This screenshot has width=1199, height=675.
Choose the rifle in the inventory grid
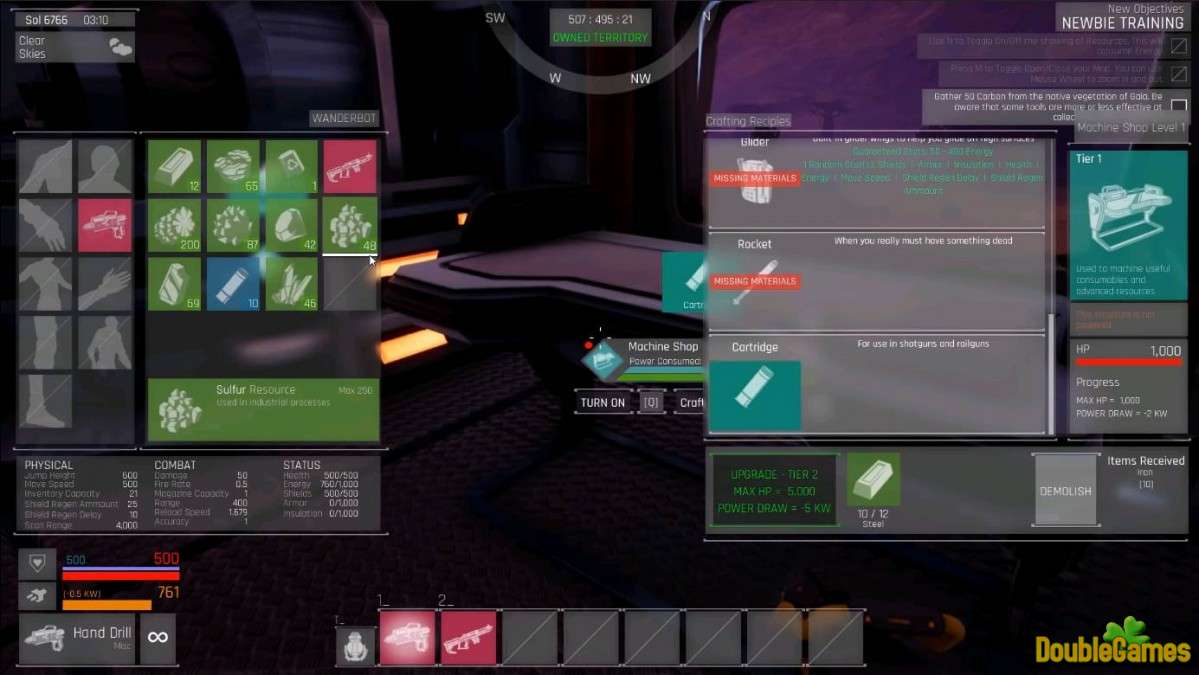tap(350, 166)
